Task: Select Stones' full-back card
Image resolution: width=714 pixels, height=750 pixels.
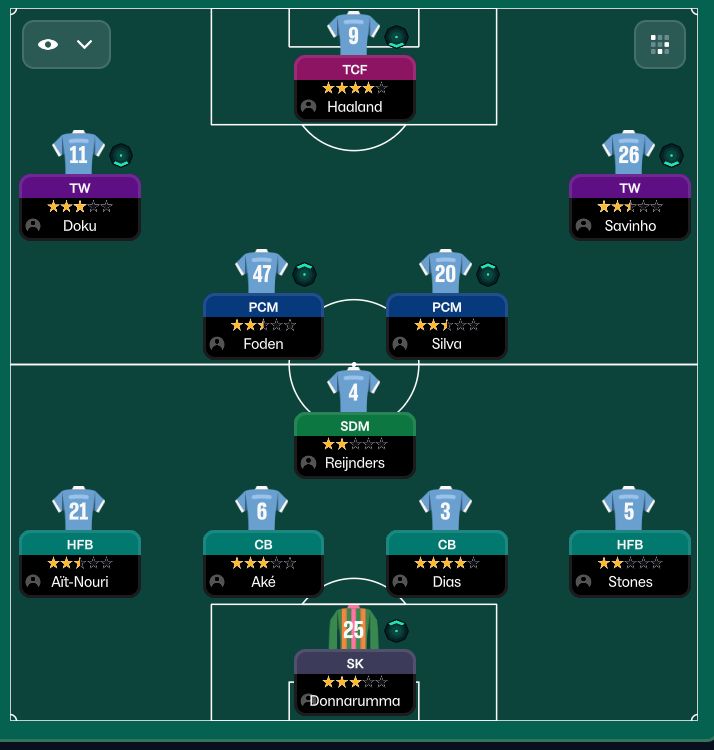Action: pos(630,563)
